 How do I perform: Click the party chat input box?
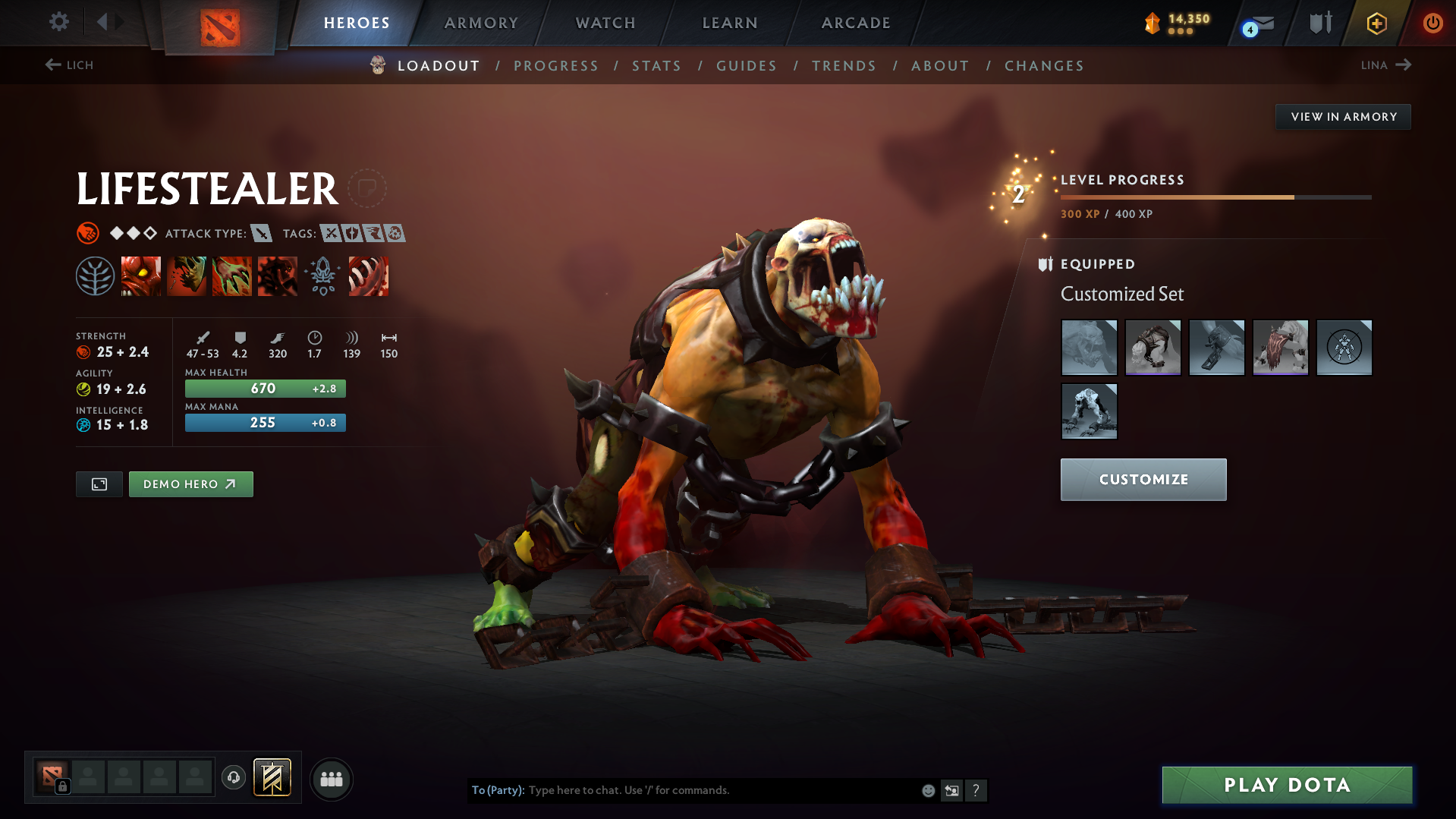tap(721, 790)
